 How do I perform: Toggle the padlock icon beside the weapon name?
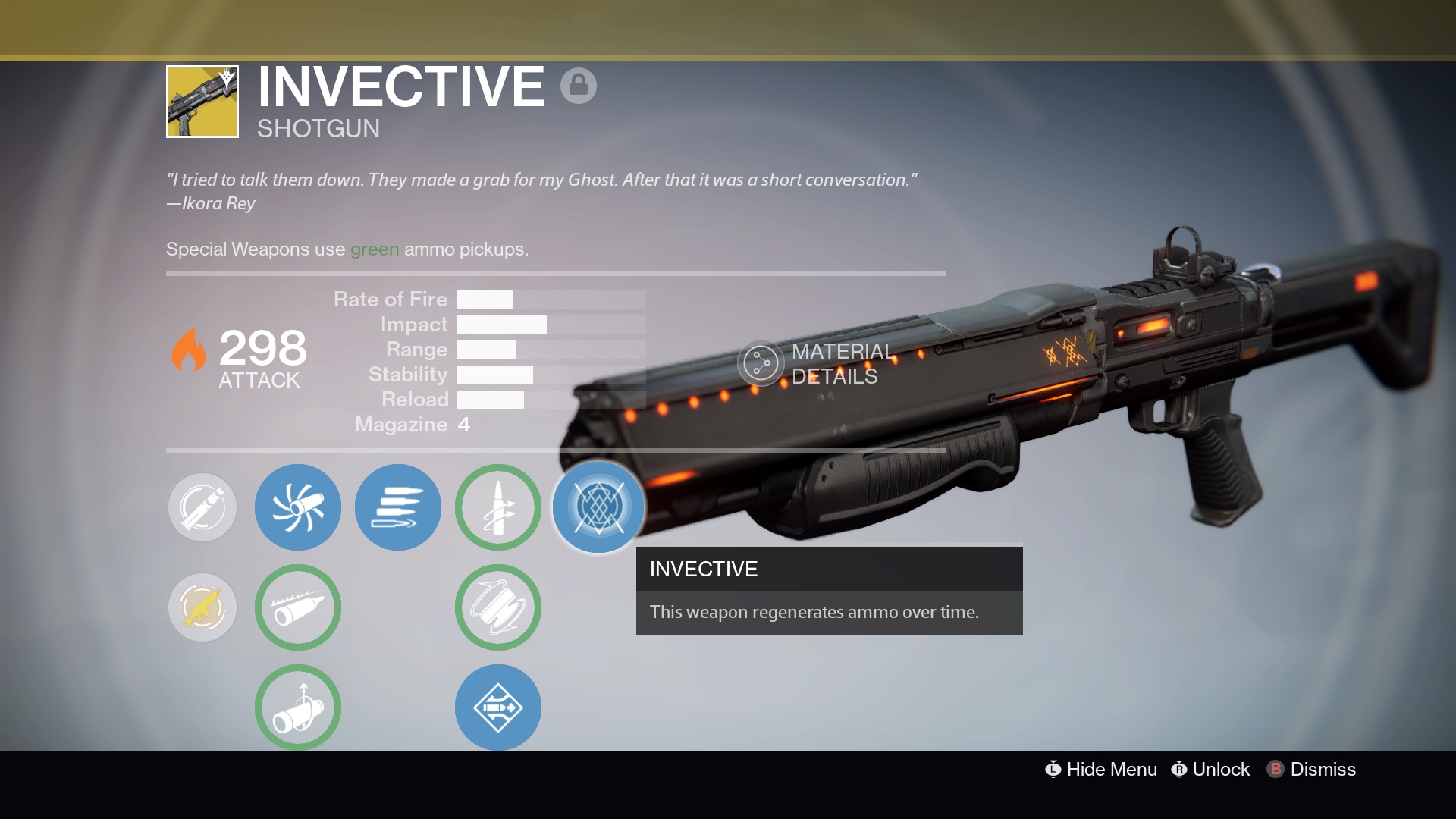(579, 85)
